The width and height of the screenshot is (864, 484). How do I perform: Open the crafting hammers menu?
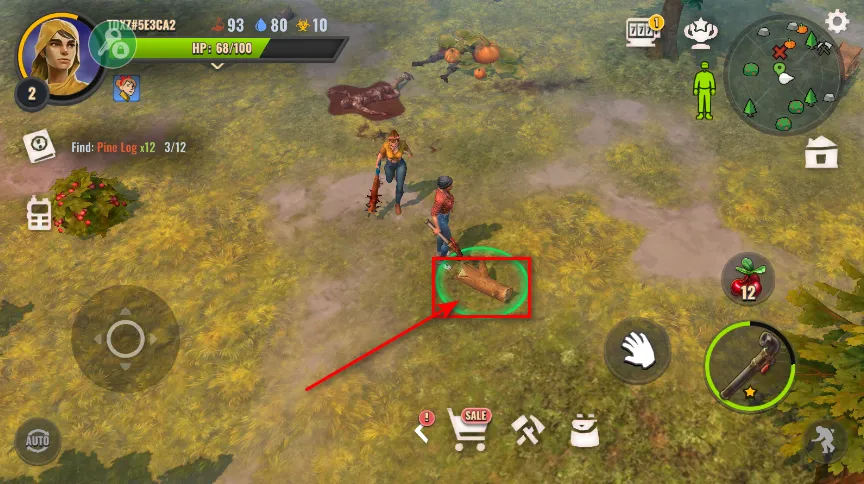(x=527, y=430)
